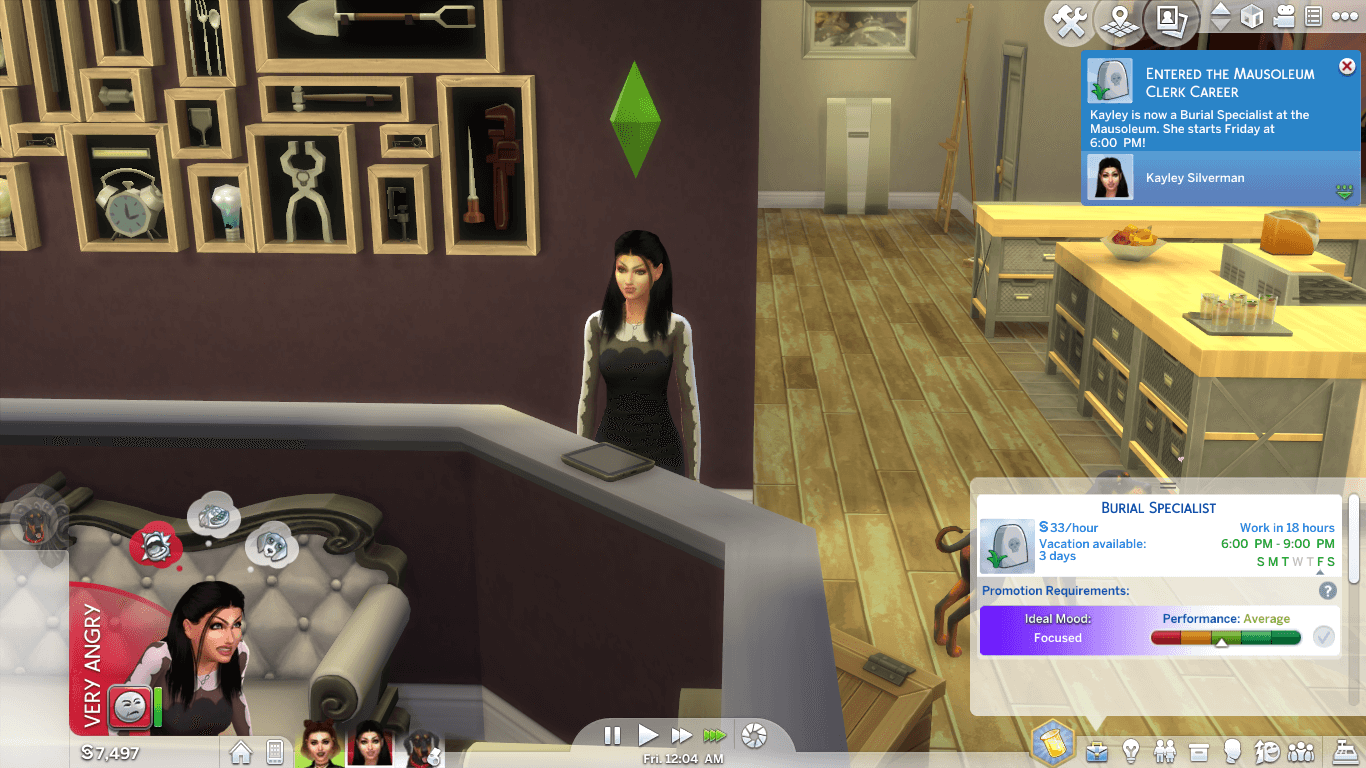Open the Needs panel with the smiley icon
Viewport: 1366px width, 768px height.
pyautogui.click(x=1267, y=750)
